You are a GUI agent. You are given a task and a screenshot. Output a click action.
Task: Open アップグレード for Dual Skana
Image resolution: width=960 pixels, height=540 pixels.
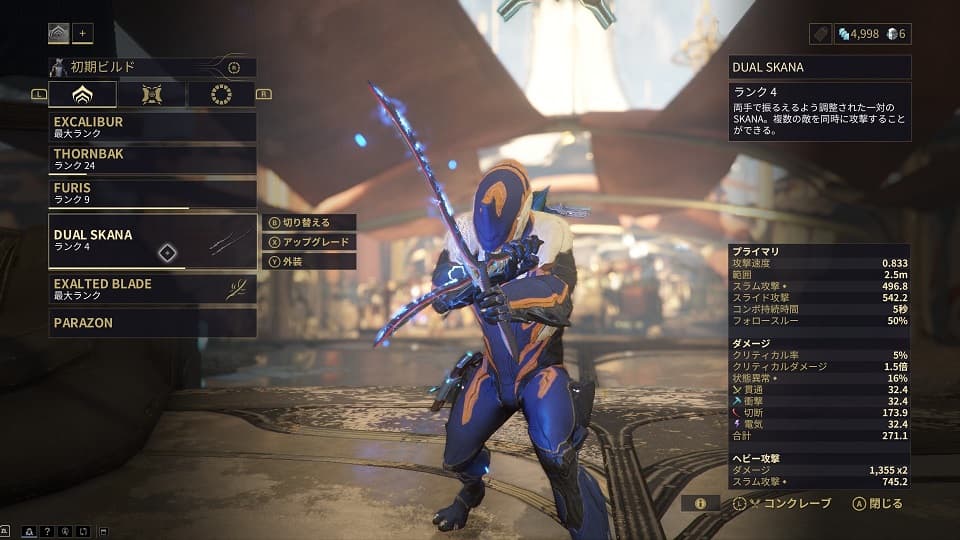pos(308,242)
